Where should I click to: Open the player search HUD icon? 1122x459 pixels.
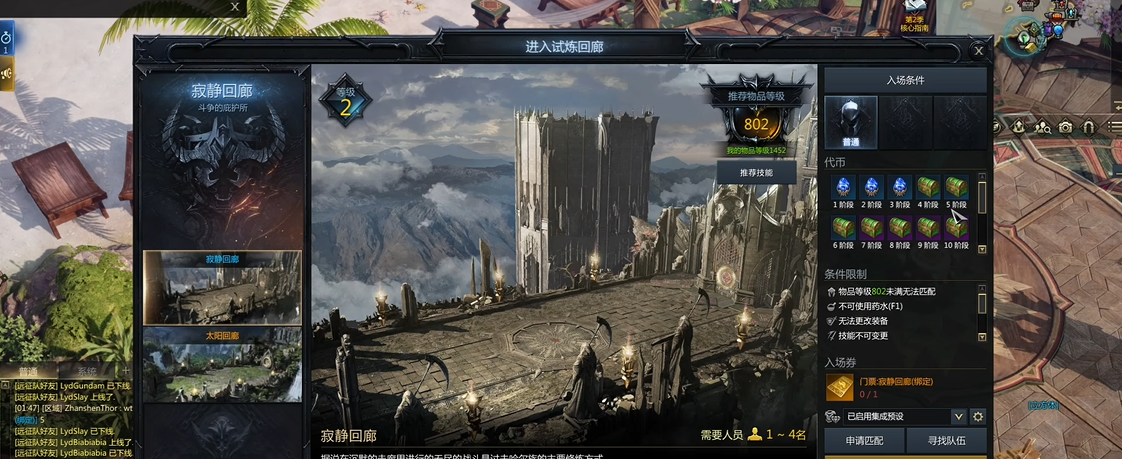click(x=1042, y=127)
